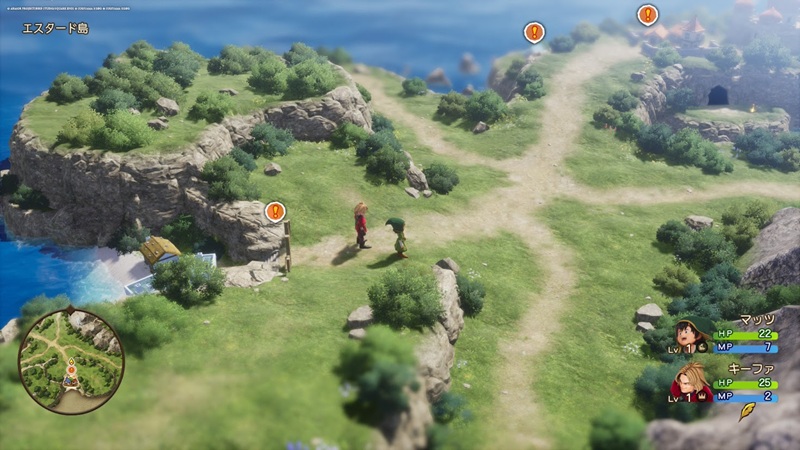Image resolution: width=800 pixels, height=450 pixels.
Task: Open the circular minimap
Action: (70, 360)
